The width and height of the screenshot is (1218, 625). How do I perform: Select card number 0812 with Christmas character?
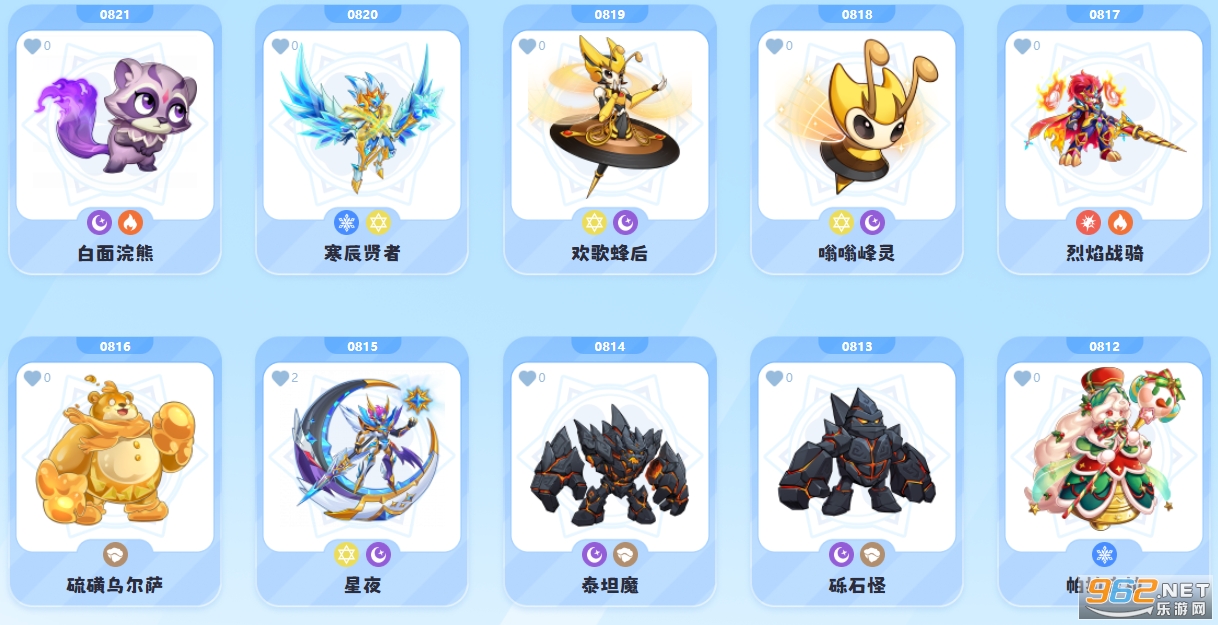click(1104, 457)
